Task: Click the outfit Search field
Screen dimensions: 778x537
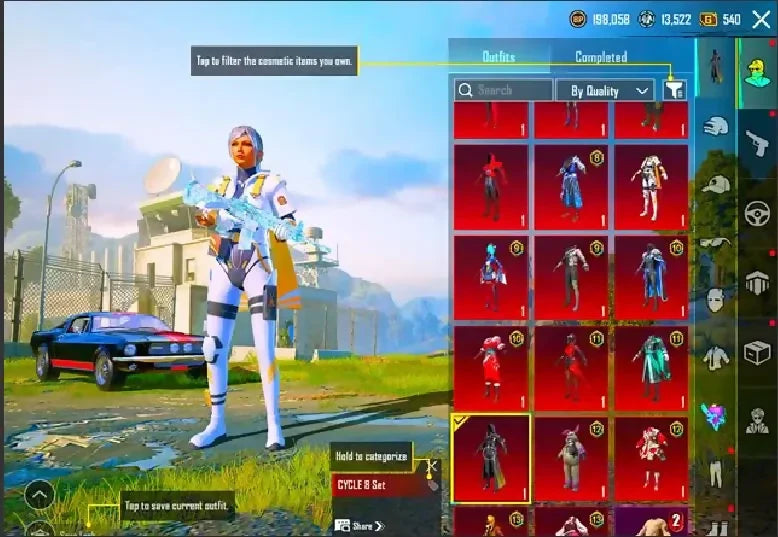Action: pyautogui.click(x=503, y=90)
